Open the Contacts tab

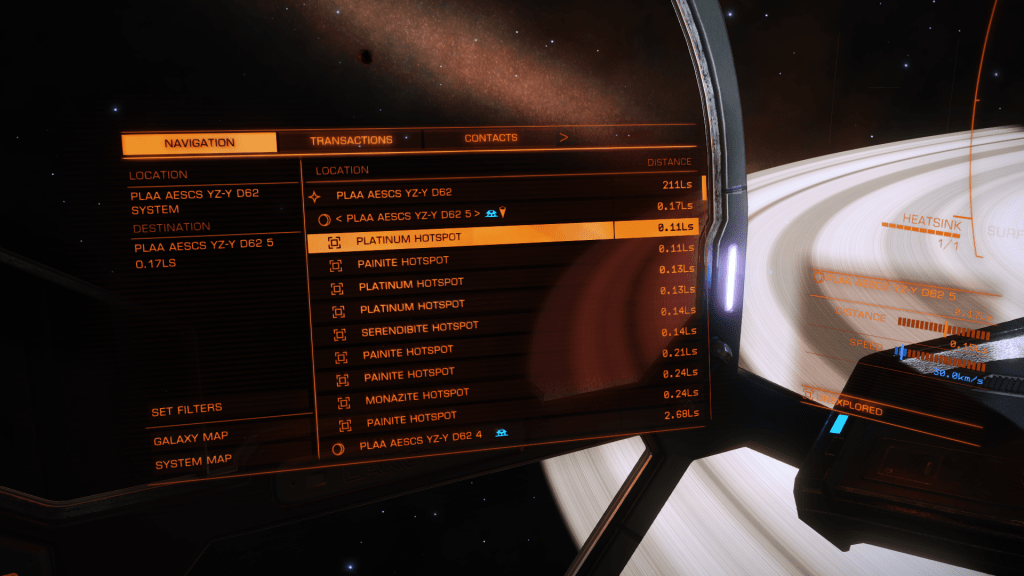(x=490, y=138)
